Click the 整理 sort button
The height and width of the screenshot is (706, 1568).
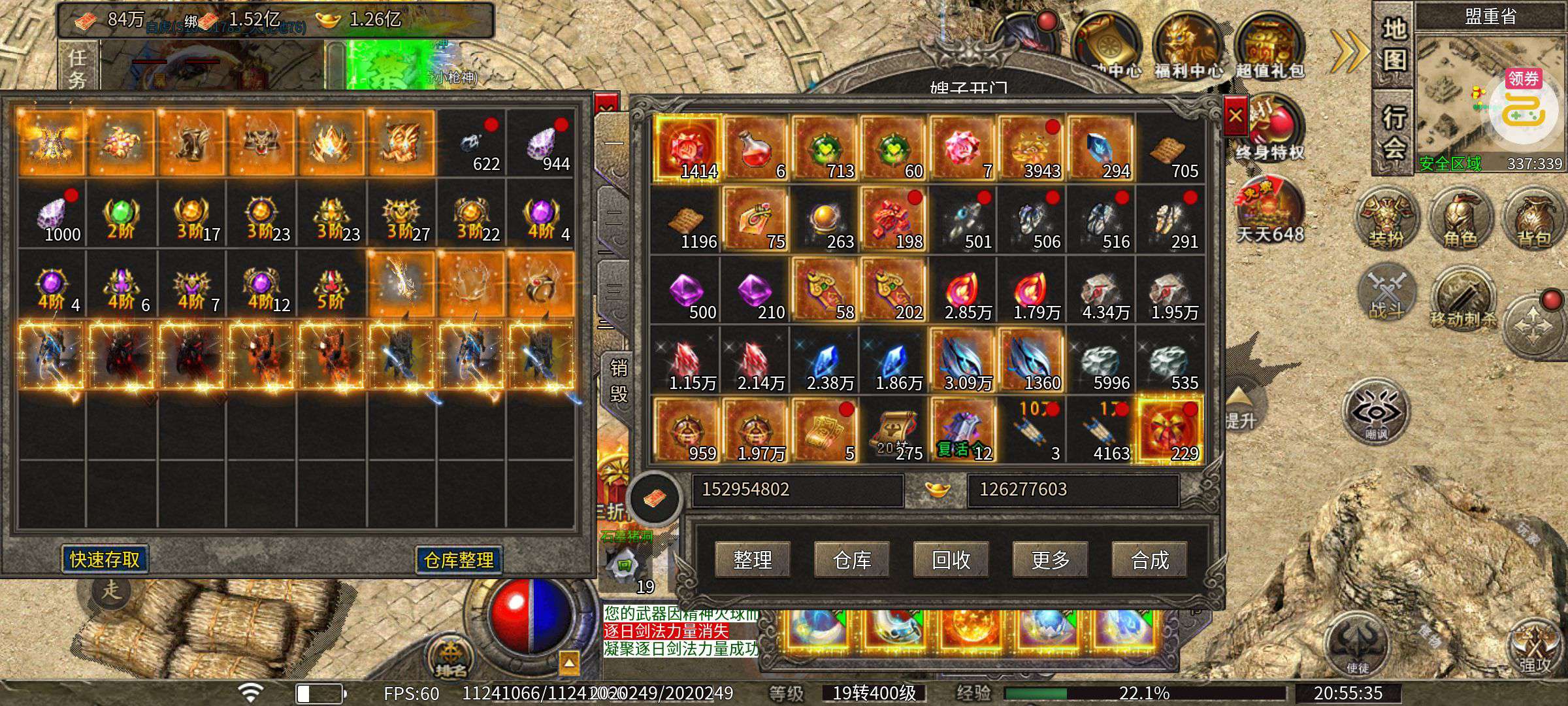click(753, 560)
